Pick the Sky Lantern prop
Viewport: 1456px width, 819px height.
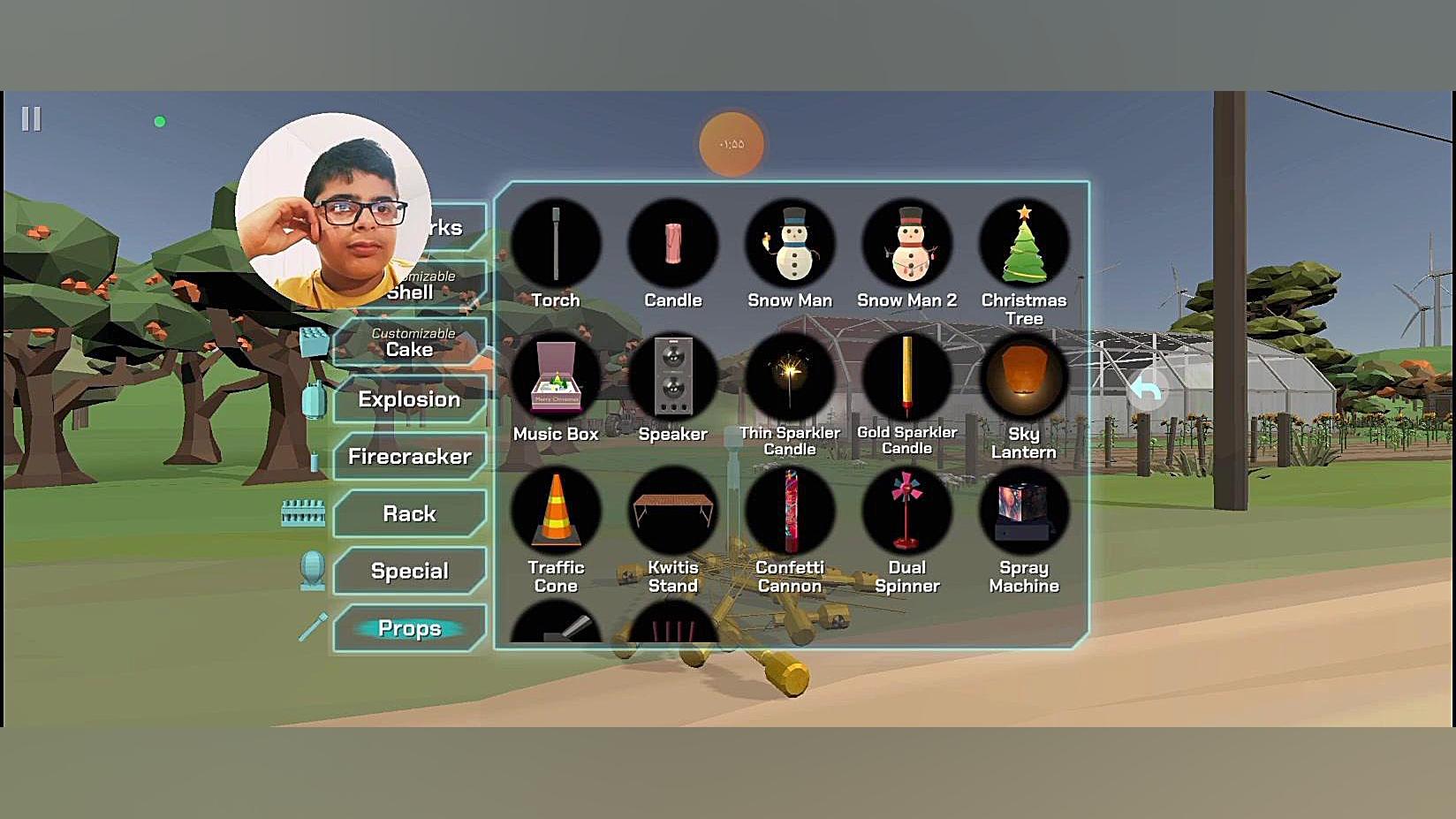tap(1023, 378)
